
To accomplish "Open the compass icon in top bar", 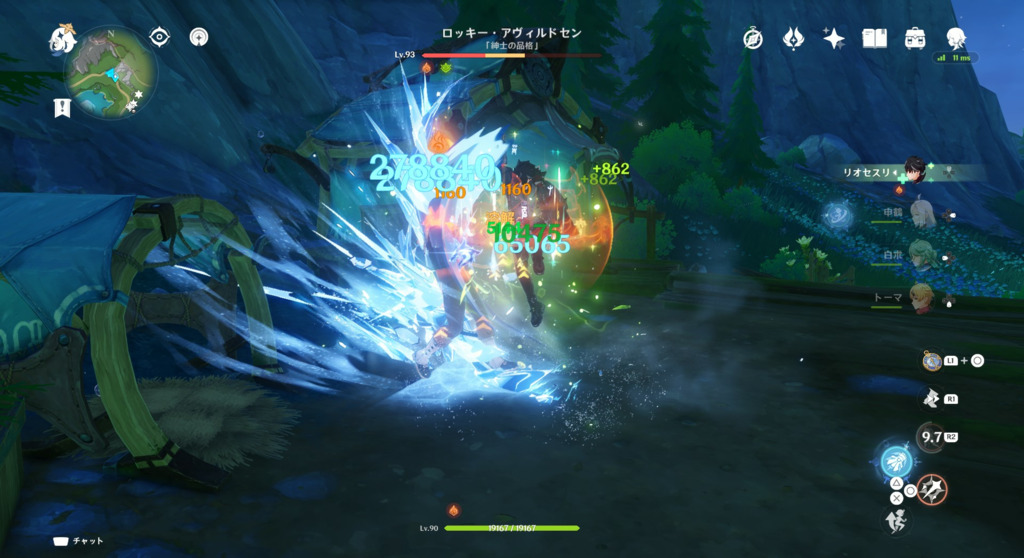I will tap(753, 38).
